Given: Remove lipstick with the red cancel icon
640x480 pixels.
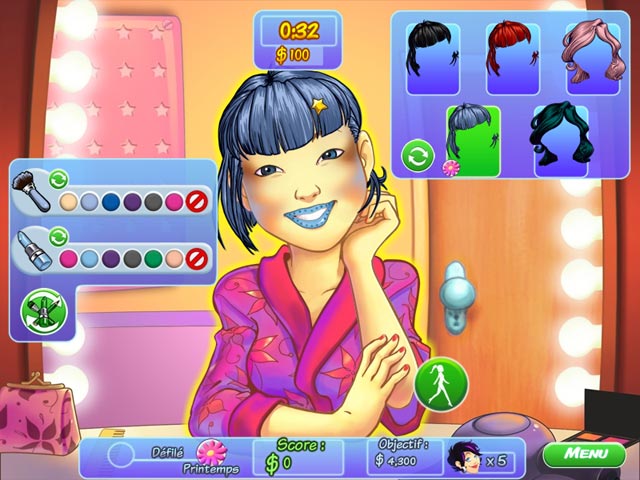Looking at the screenshot, I should point(198,258).
